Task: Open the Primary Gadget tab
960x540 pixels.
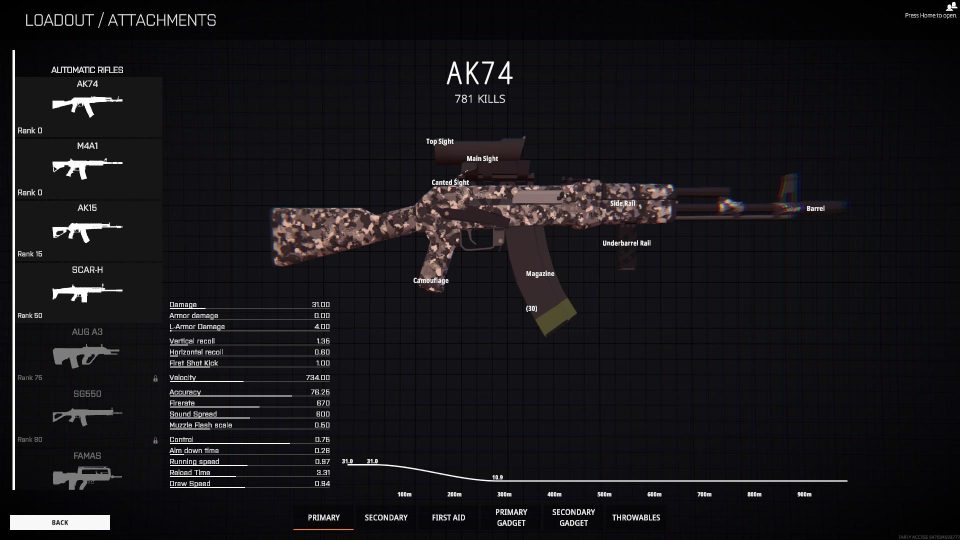Action: click(x=511, y=517)
